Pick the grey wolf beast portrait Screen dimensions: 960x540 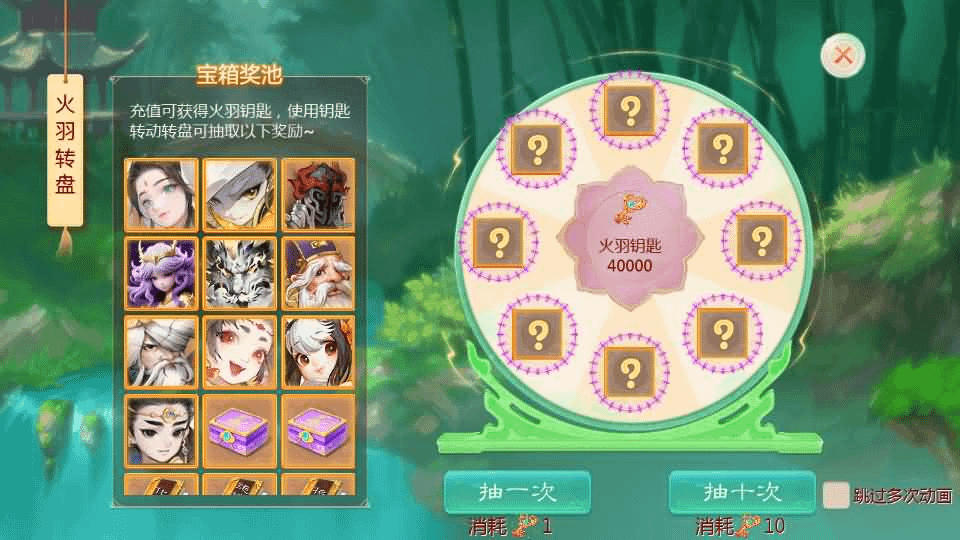(x=240, y=273)
